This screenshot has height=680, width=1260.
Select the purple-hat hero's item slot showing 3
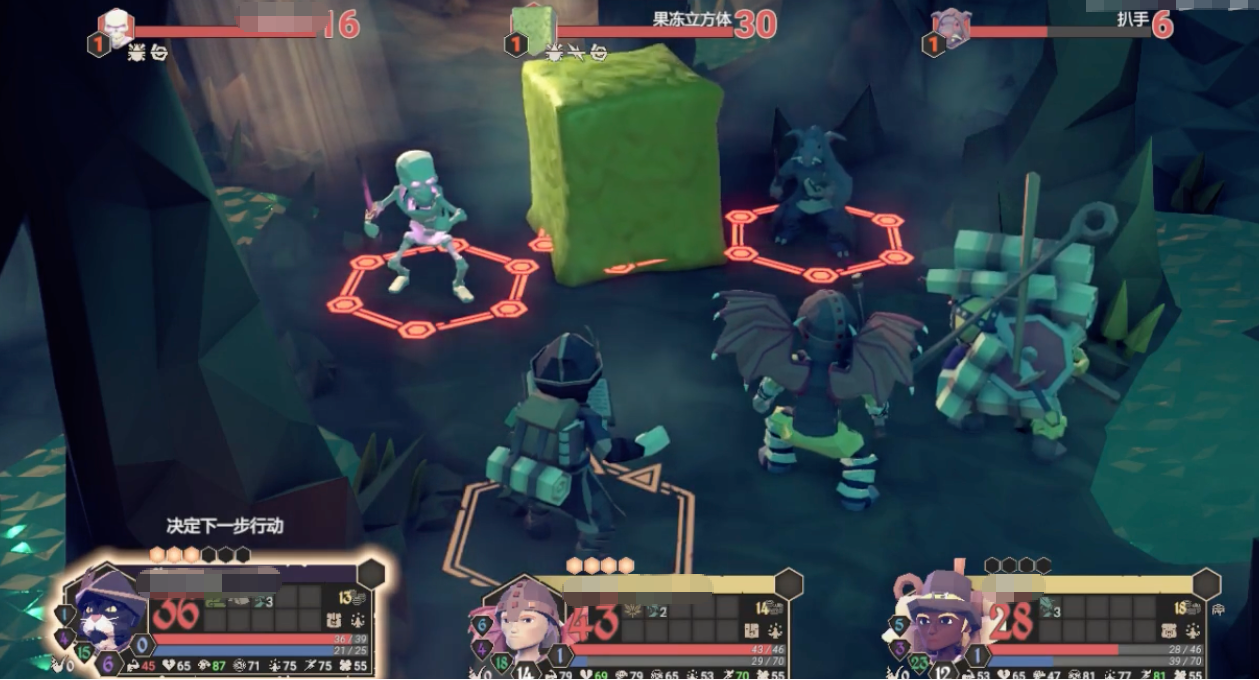[x=1049, y=608]
